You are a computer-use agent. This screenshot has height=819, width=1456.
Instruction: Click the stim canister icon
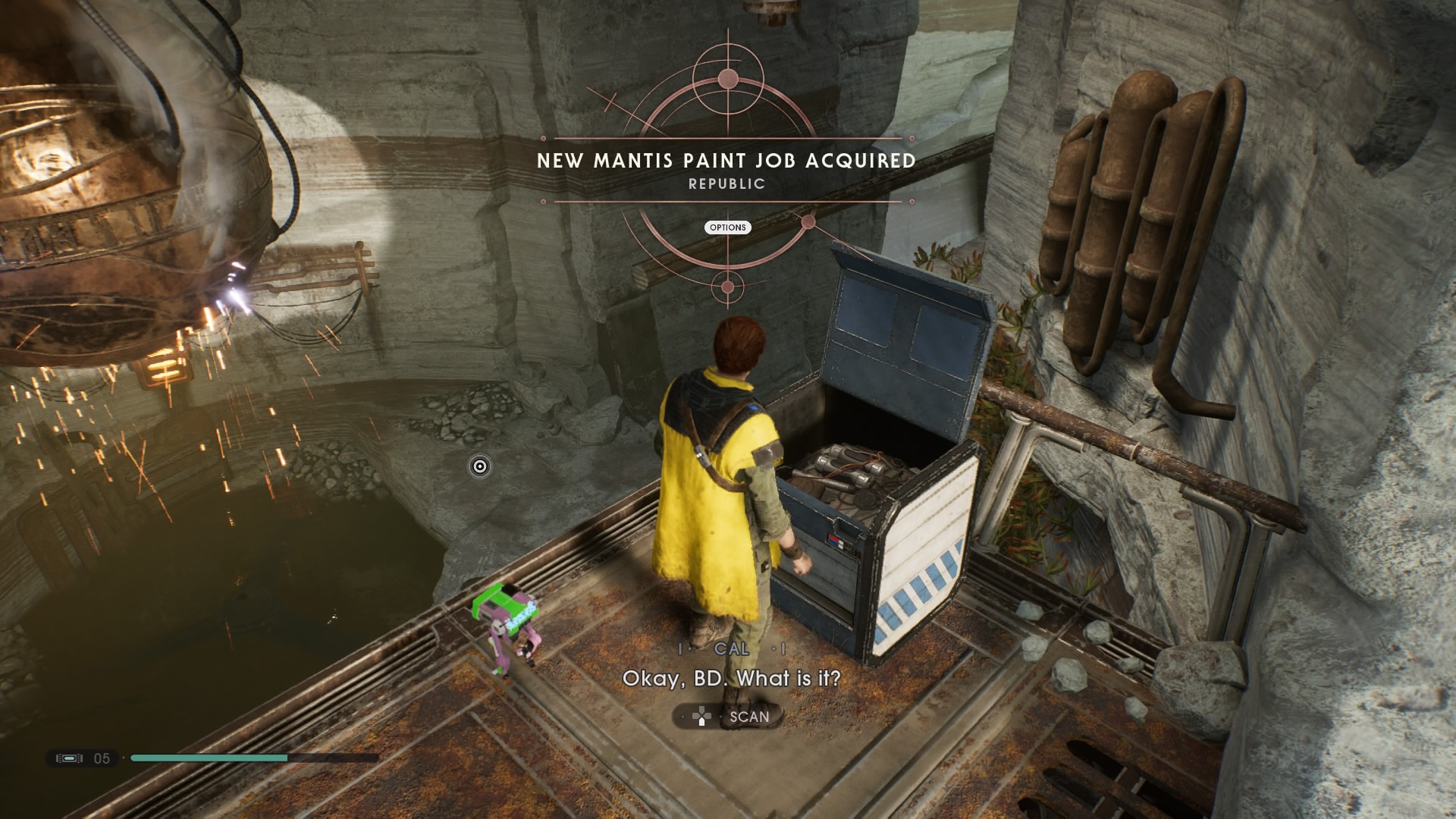71,756
